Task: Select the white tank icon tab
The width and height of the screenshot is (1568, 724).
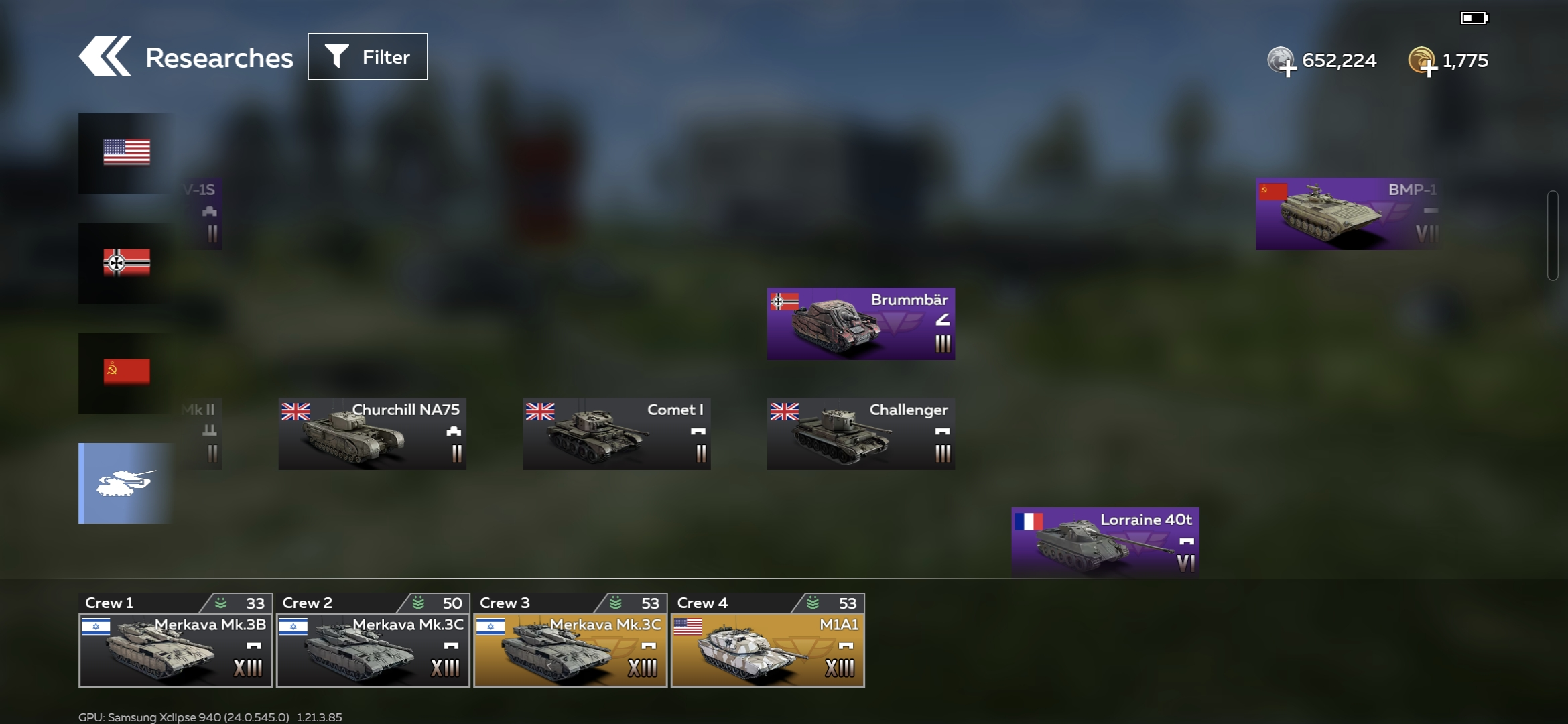Action: click(126, 483)
